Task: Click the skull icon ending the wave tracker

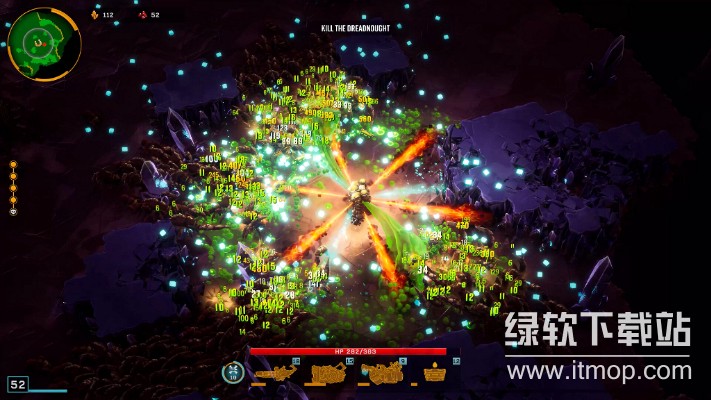Action: [13, 211]
